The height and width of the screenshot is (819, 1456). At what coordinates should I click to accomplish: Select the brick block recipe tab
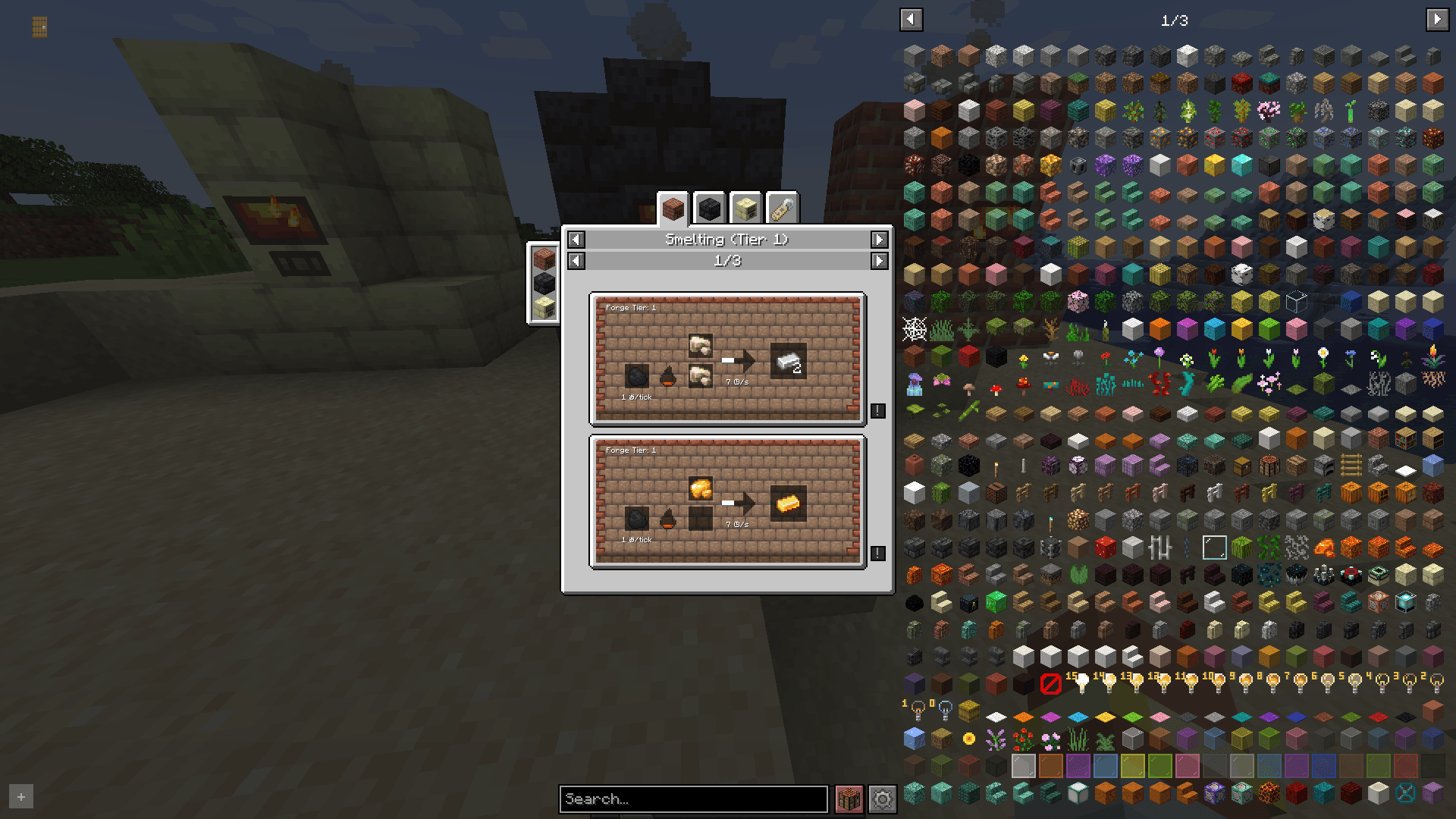coord(673,208)
